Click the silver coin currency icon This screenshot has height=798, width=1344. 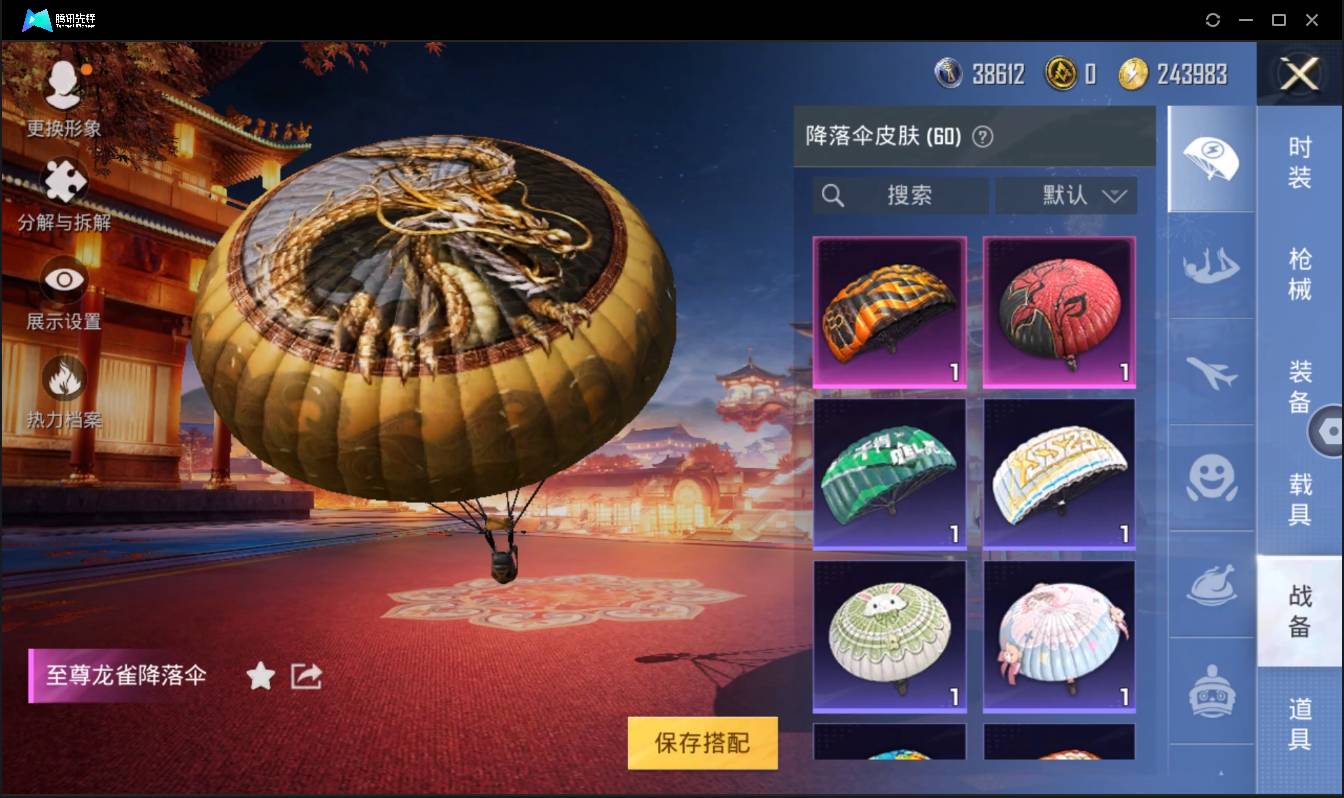[948, 72]
